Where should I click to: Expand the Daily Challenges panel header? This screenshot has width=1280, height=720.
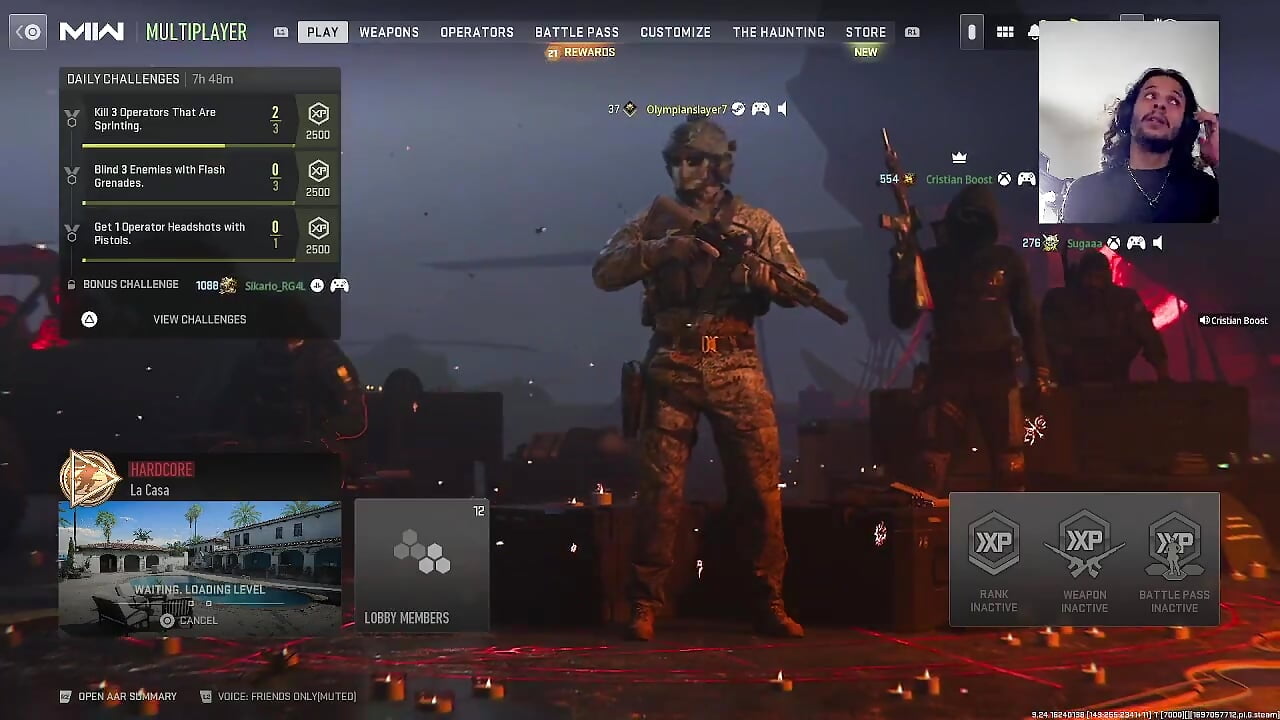(x=122, y=78)
